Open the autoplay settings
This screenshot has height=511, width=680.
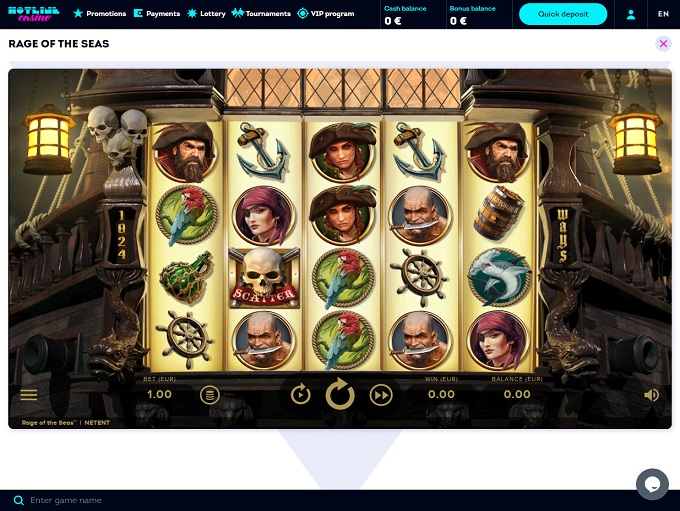tap(301, 395)
